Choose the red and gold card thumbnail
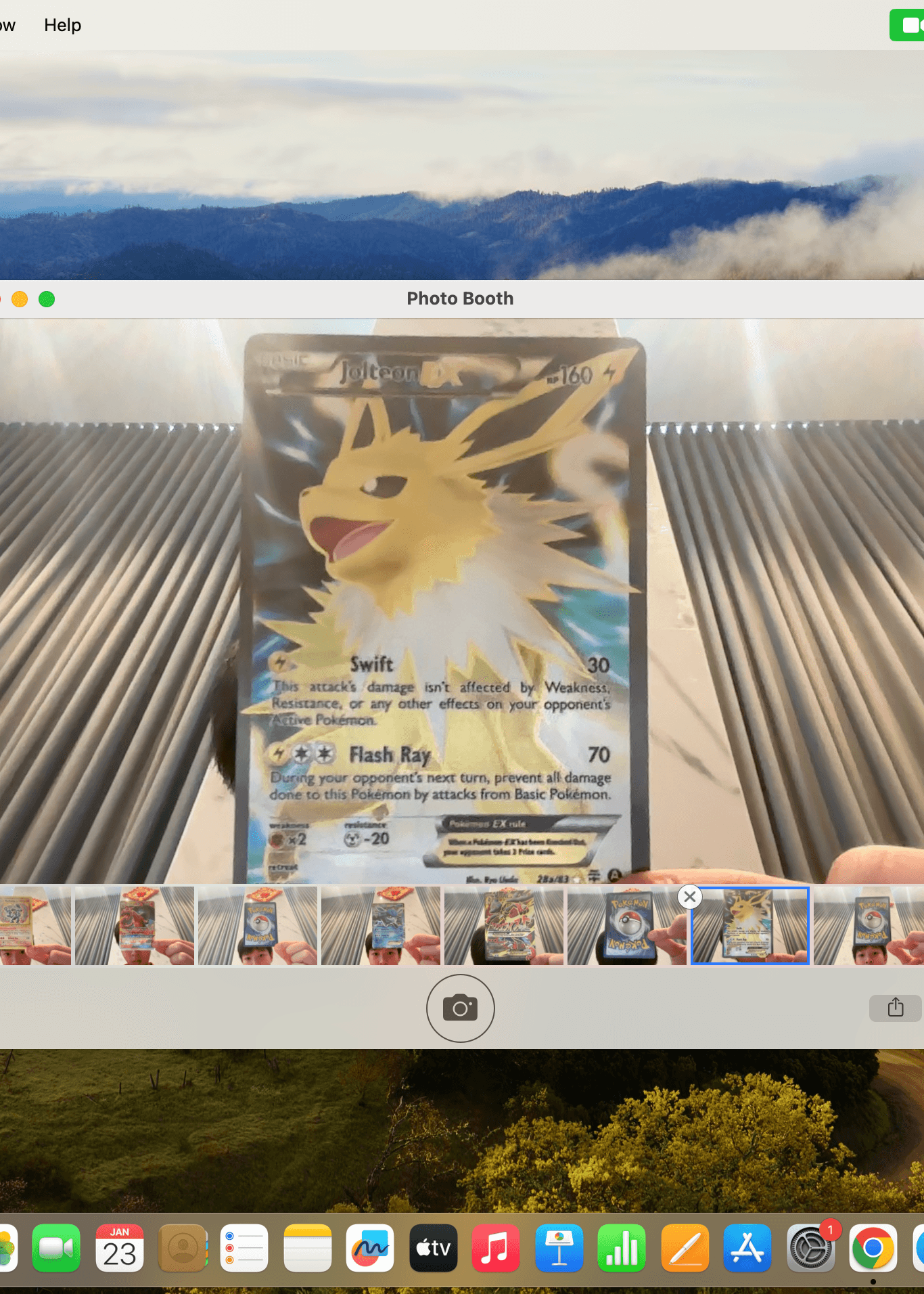Viewport: 924px width, 1294px height. 504,926
